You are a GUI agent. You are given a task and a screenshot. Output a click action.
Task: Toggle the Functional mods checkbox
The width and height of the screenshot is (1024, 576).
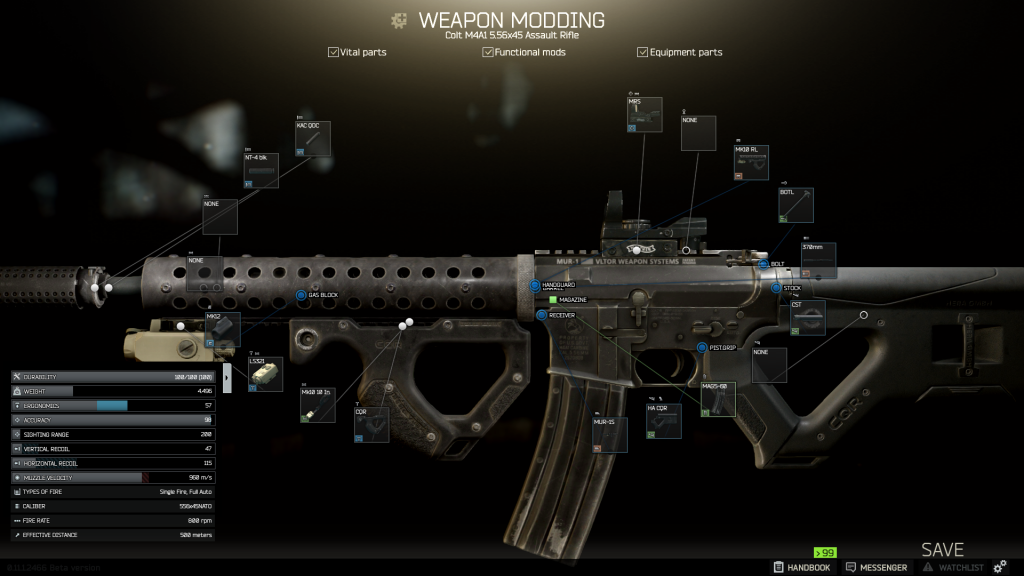click(x=487, y=52)
